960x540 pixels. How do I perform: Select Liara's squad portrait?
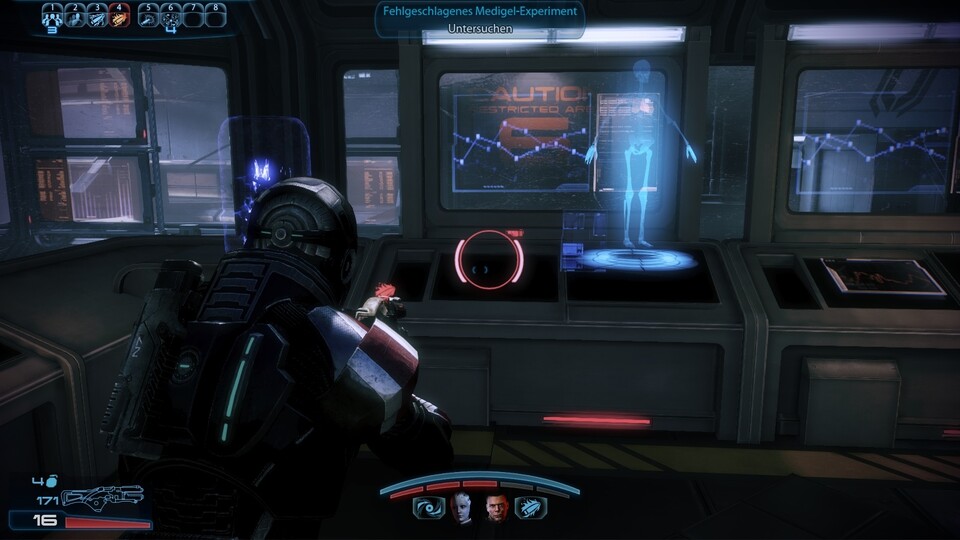pyautogui.click(x=461, y=507)
